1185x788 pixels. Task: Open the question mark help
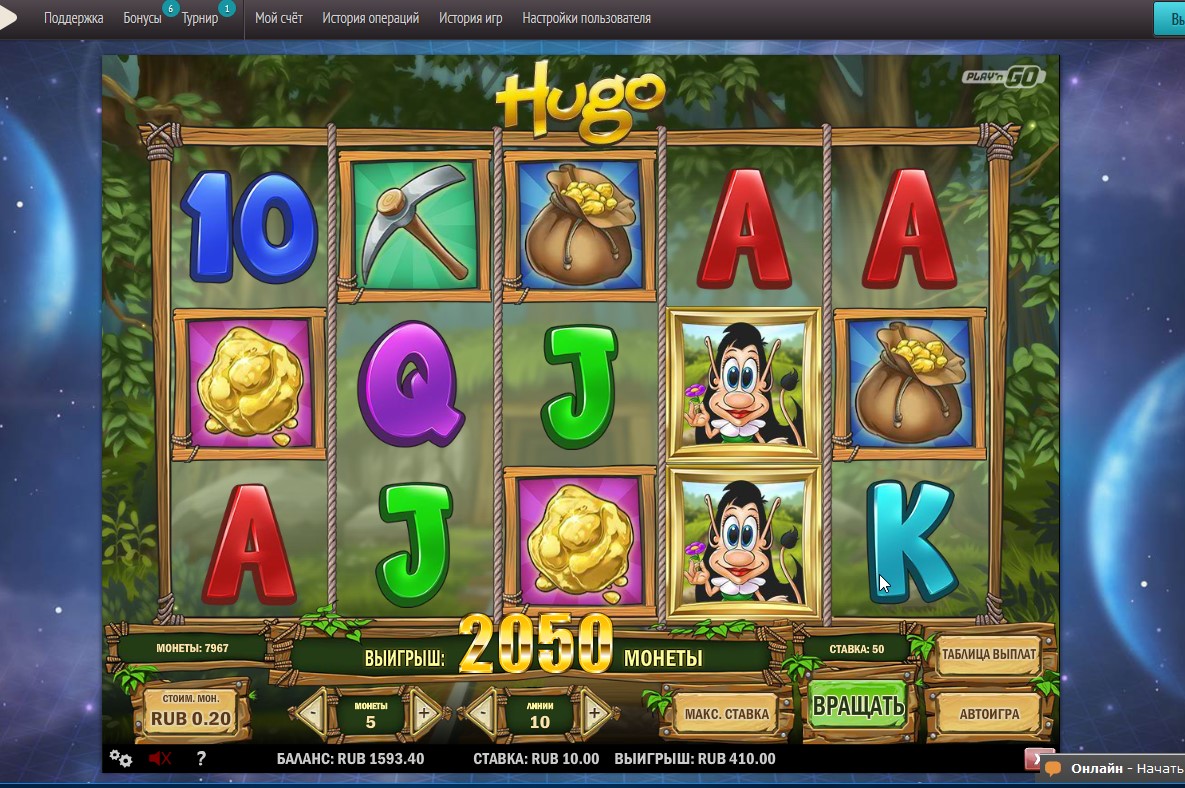pos(201,758)
